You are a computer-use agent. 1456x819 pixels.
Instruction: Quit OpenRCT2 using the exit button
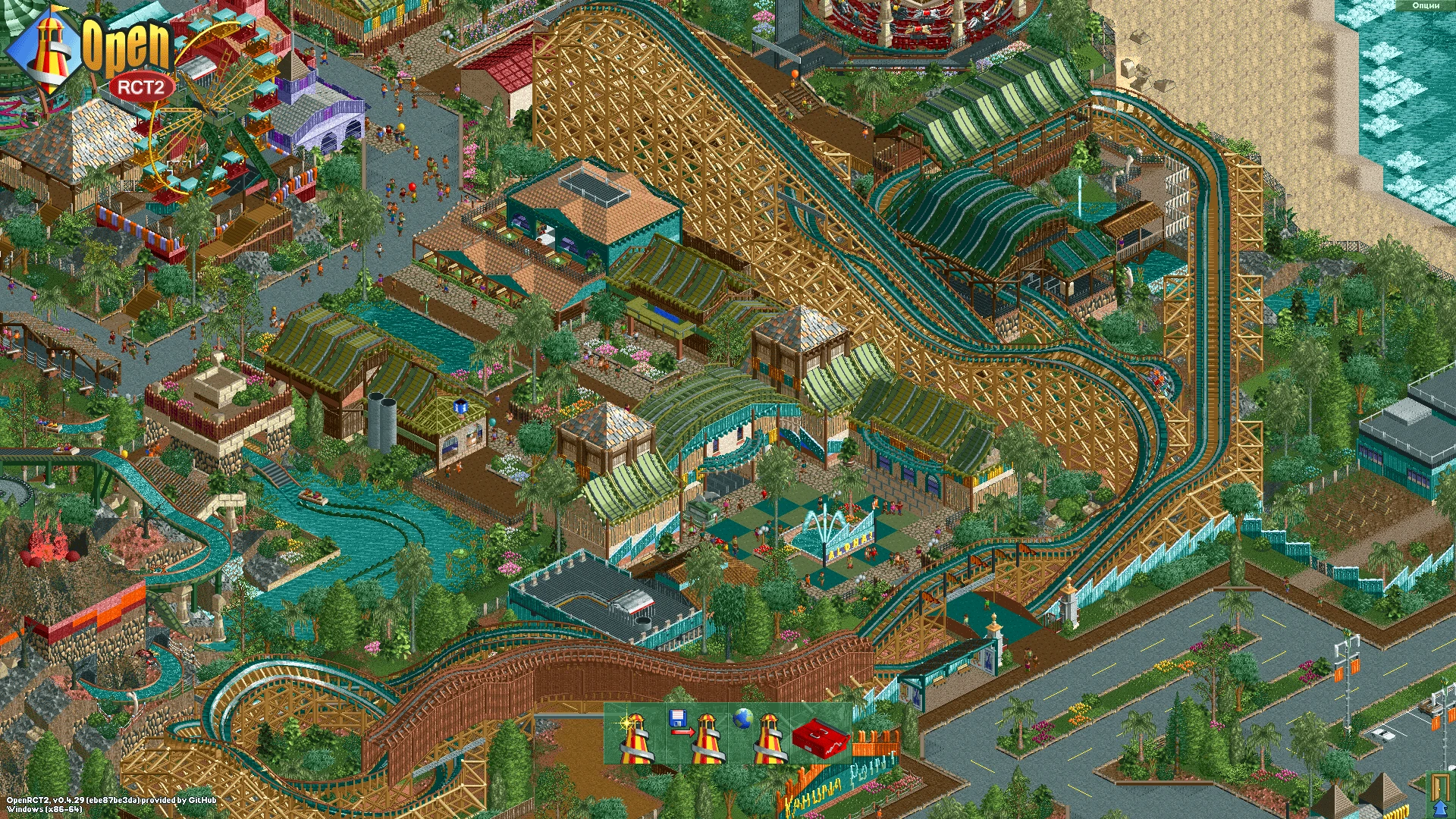coord(1439,792)
